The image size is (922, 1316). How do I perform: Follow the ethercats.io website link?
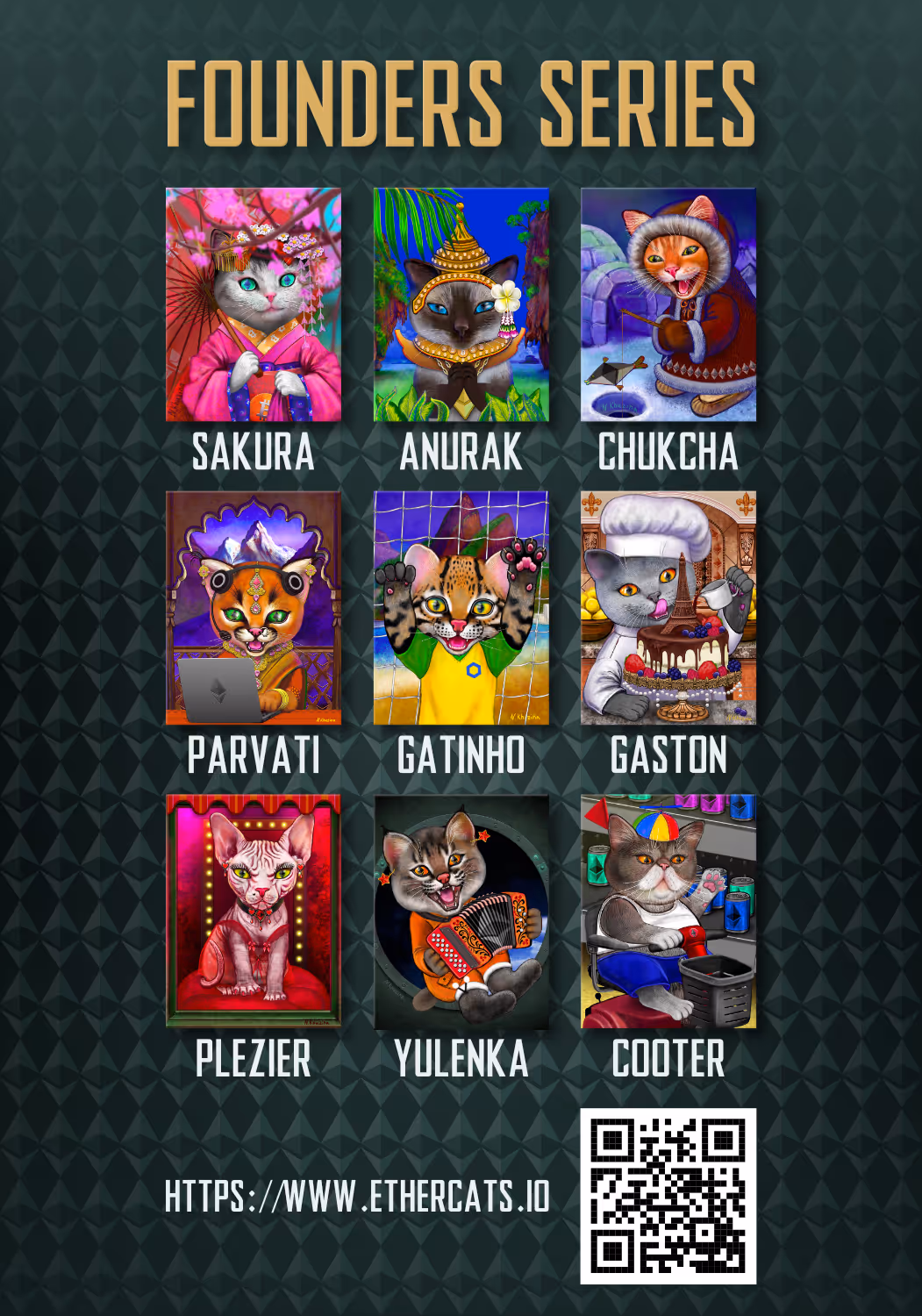[x=357, y=1197]
